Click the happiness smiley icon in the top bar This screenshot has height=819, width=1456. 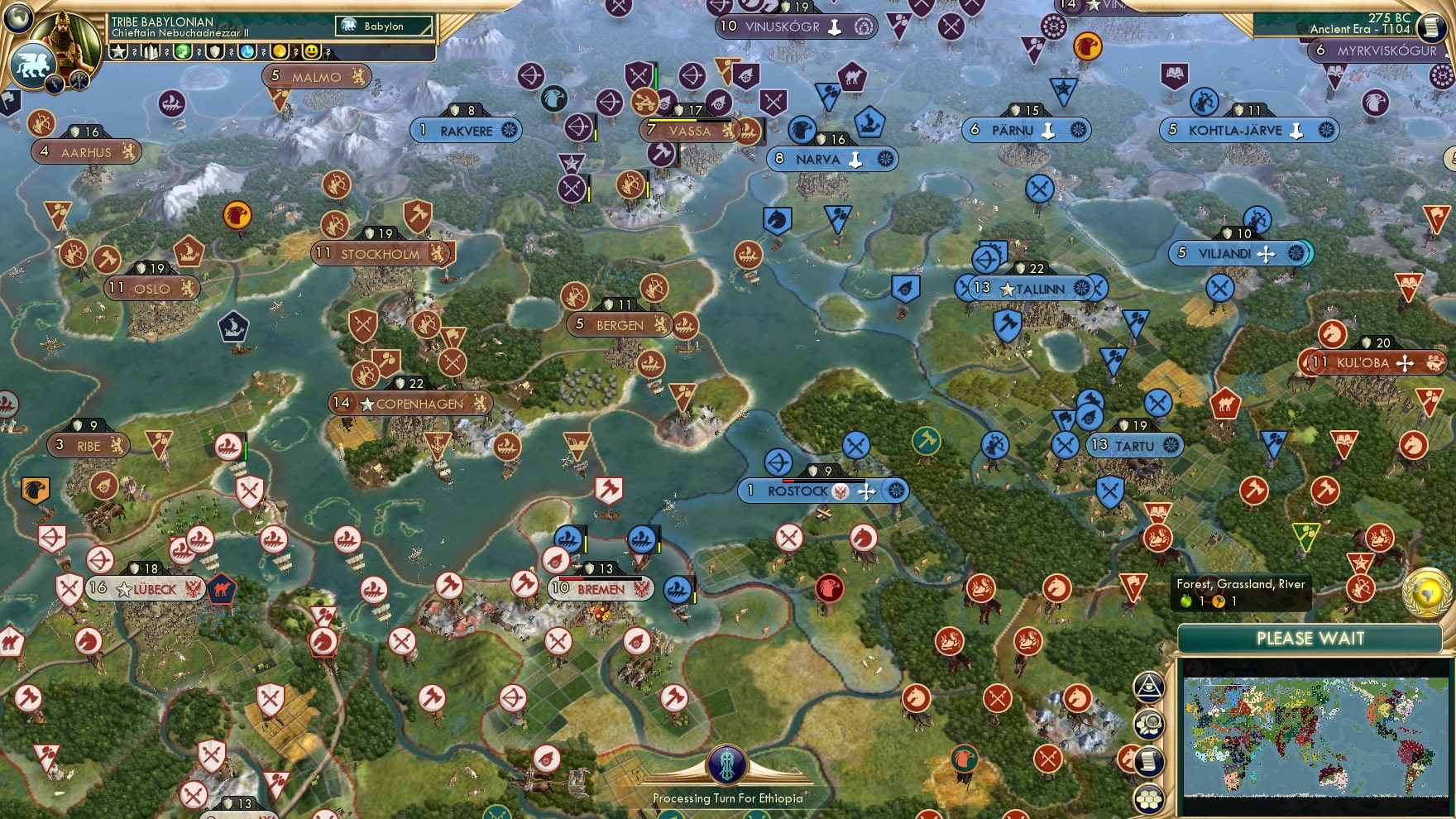point(310,51)
